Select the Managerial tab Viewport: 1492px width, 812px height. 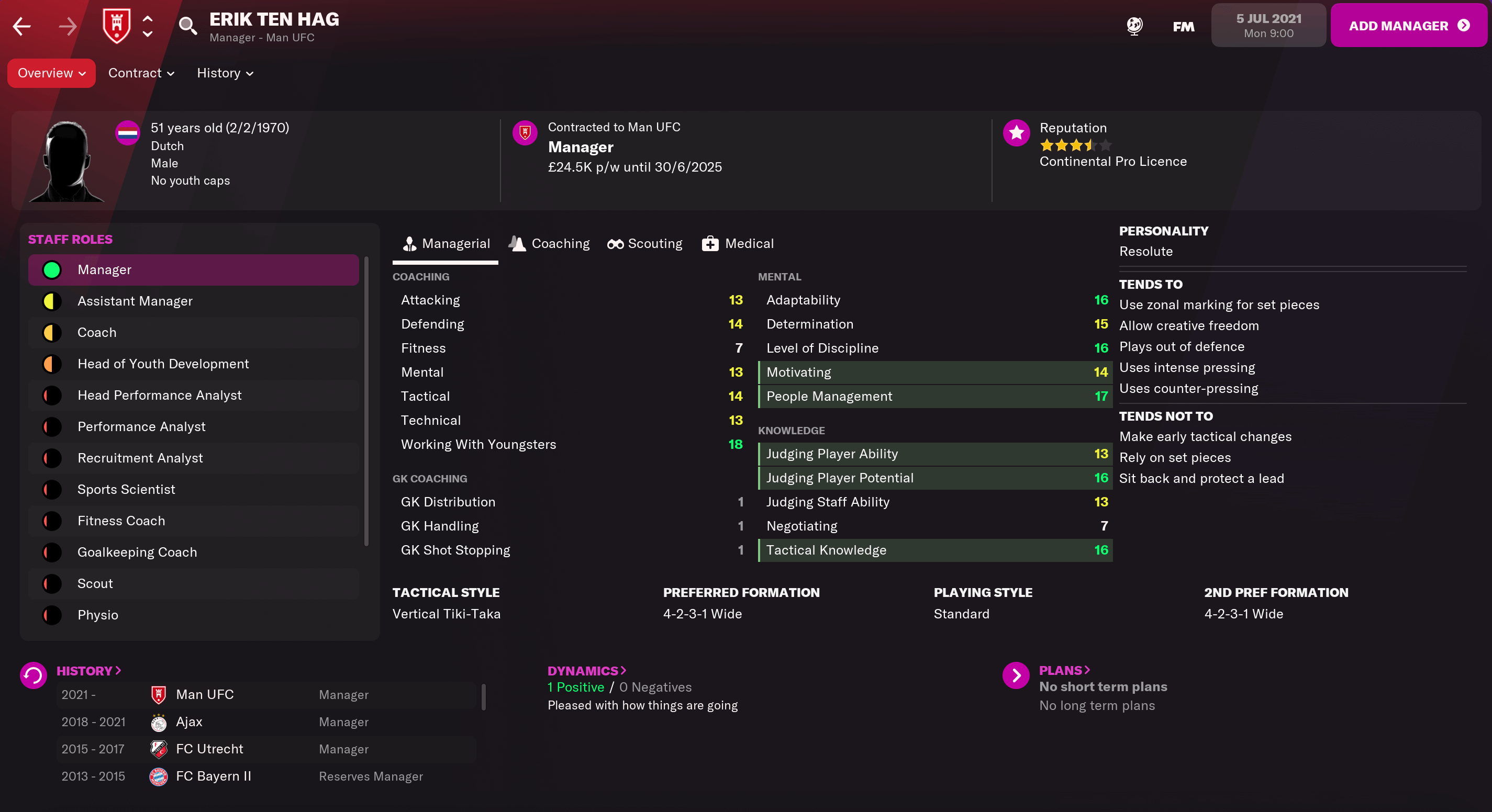point(446,243)
